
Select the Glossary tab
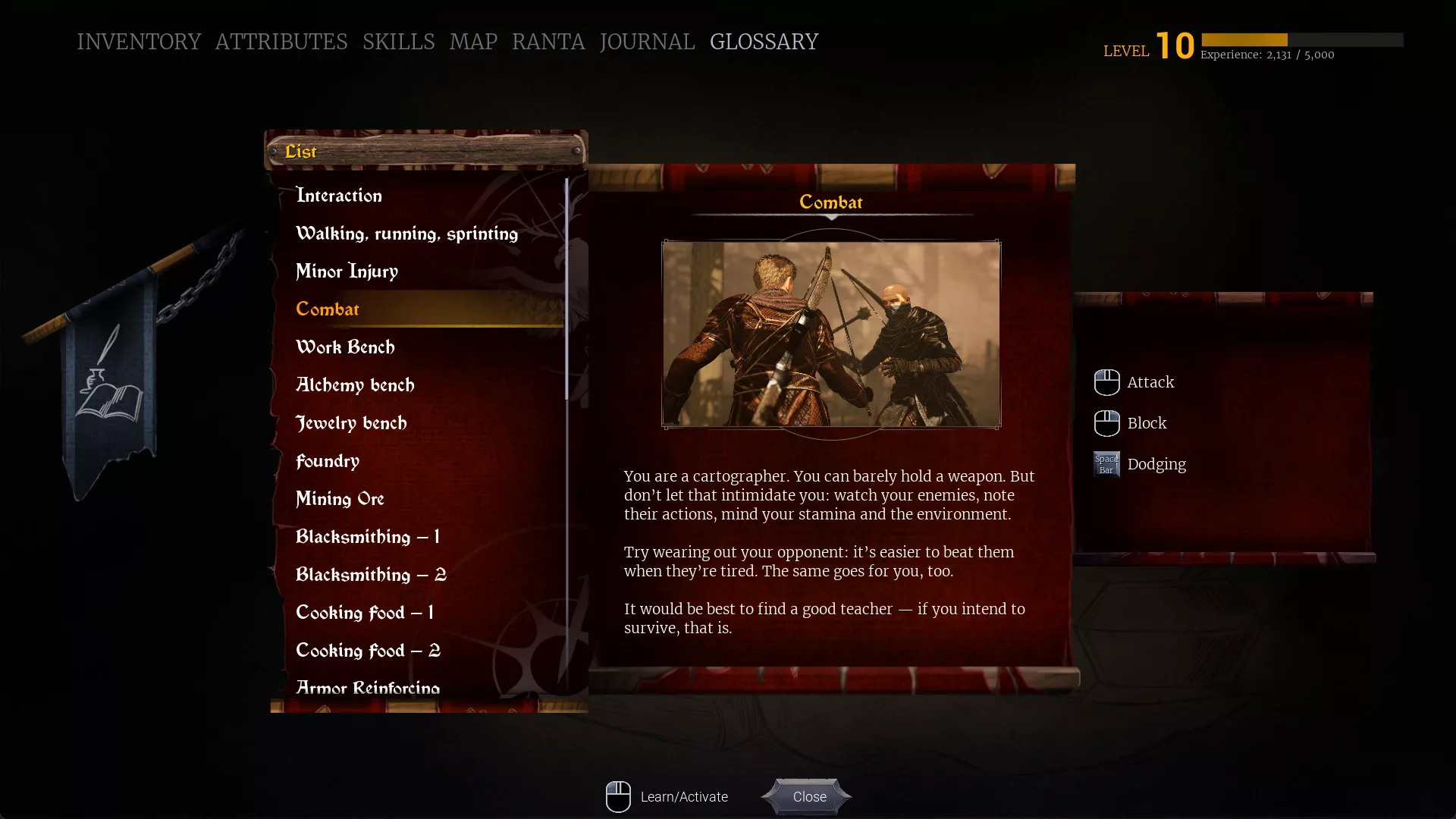[x=764, y=42]
